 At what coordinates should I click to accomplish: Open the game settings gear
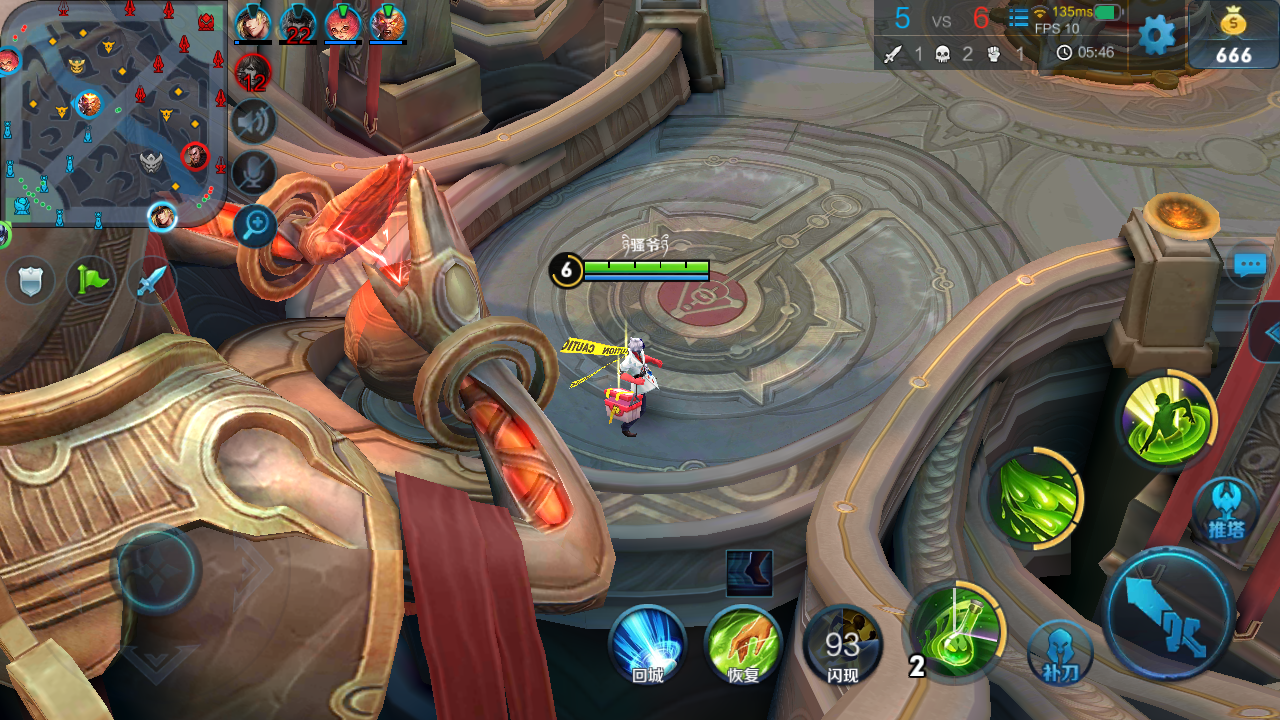coord(1155,33)
